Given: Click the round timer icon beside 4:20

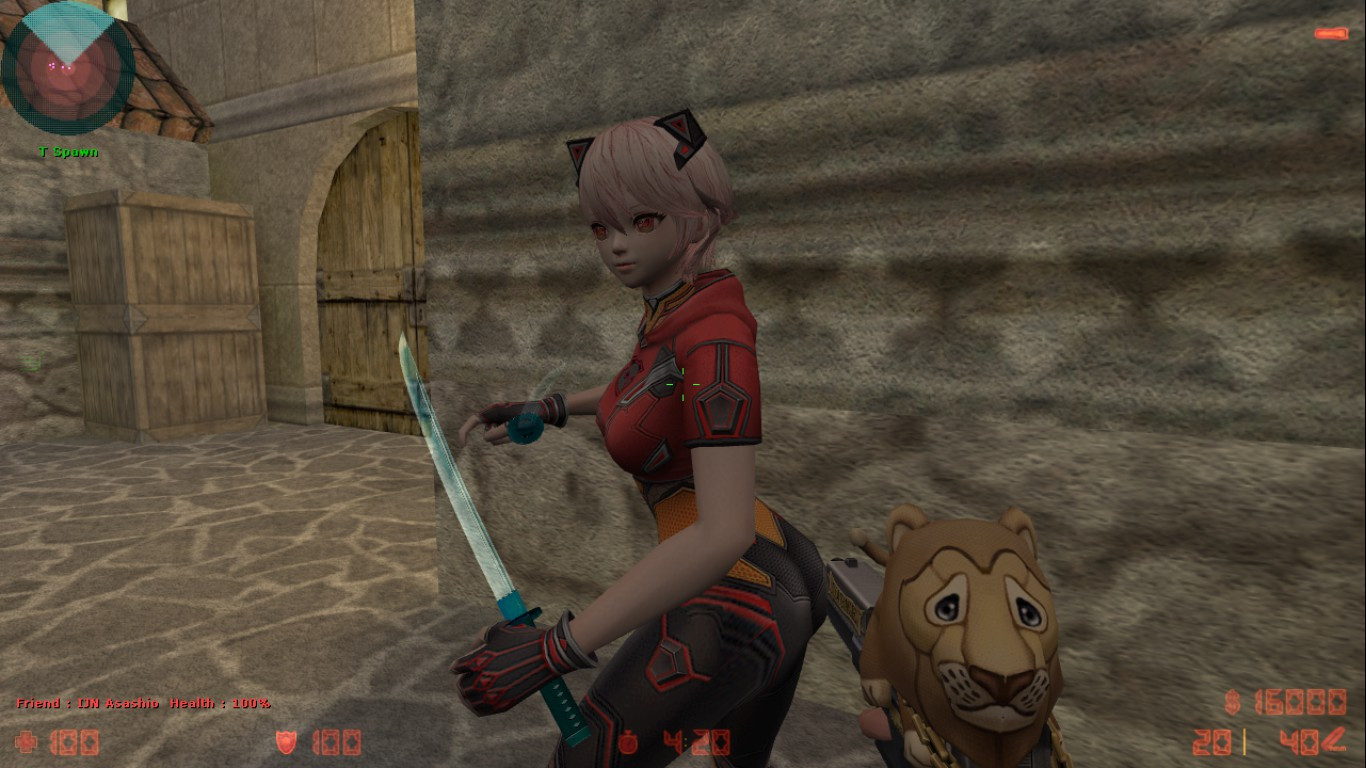Looking at the screenshot, I should (630, 742).
